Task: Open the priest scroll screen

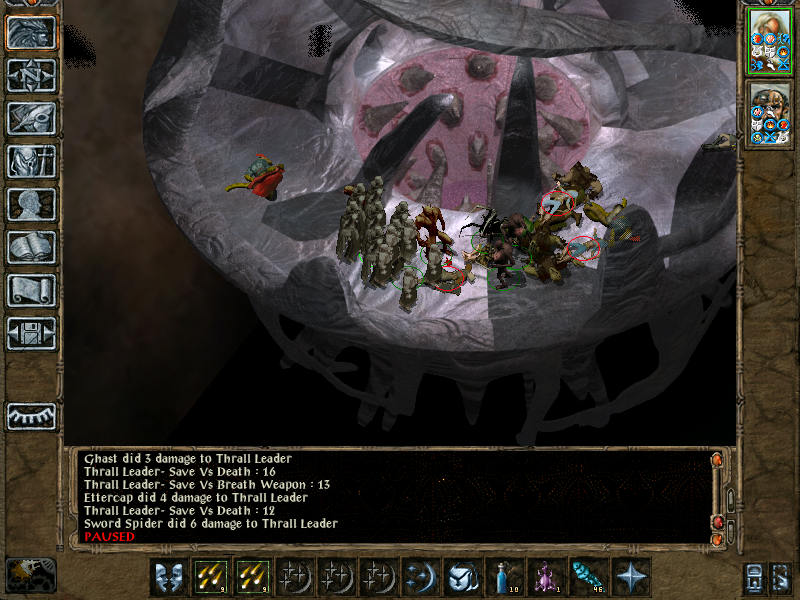Action: coord(31,290)
